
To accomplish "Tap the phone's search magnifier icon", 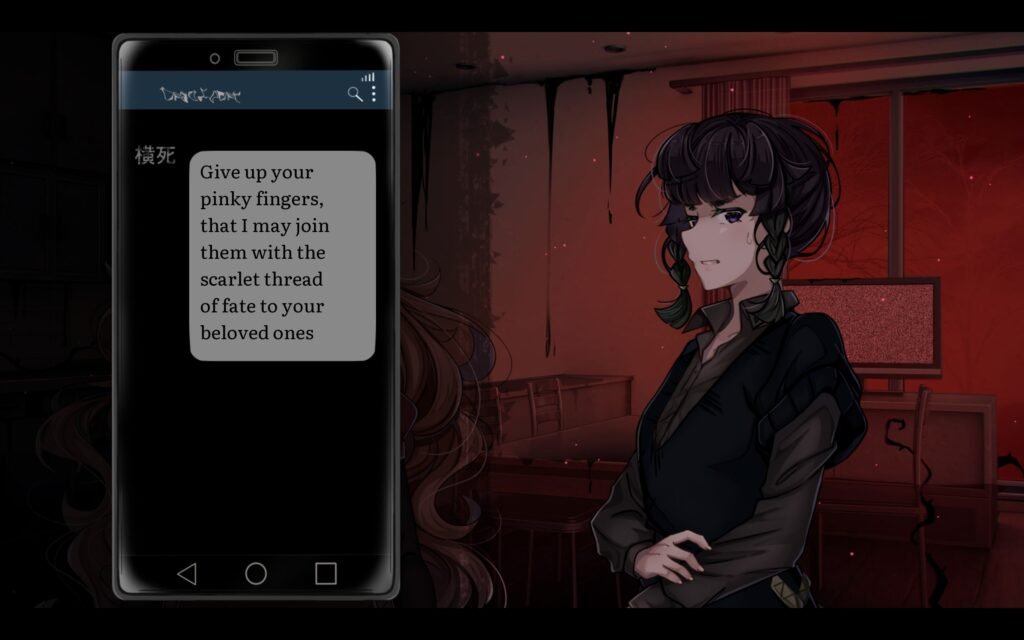I will click(354, 94).
